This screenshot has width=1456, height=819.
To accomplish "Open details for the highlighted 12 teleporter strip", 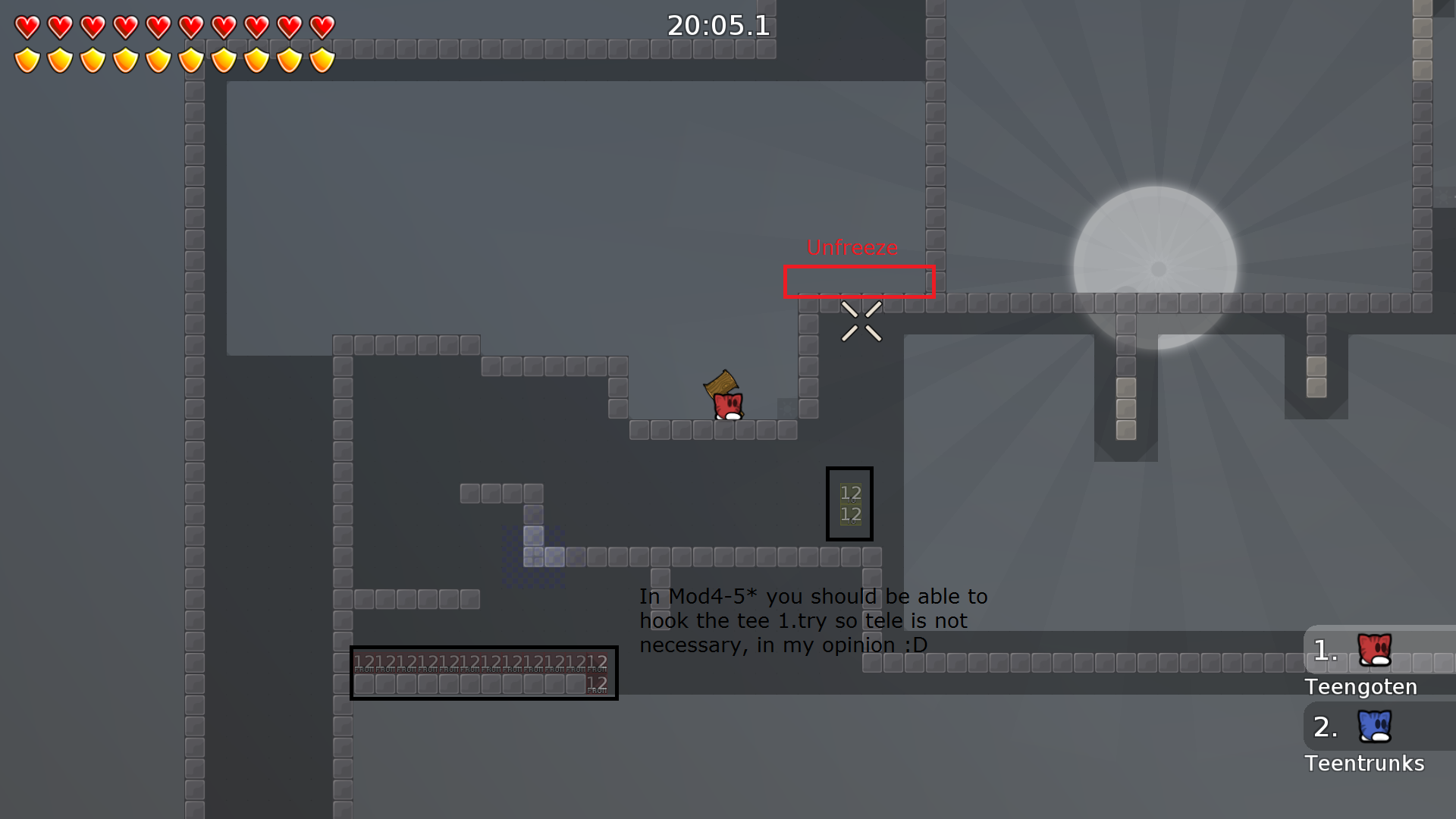I will point(484,673).
